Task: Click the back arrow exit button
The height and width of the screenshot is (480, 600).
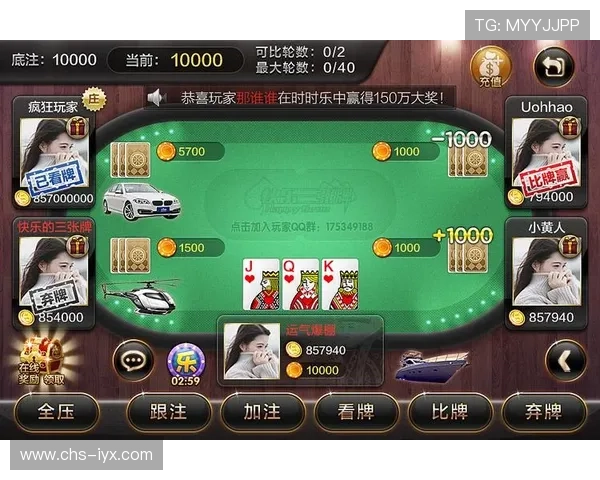Action: click(x=553, y=67)
